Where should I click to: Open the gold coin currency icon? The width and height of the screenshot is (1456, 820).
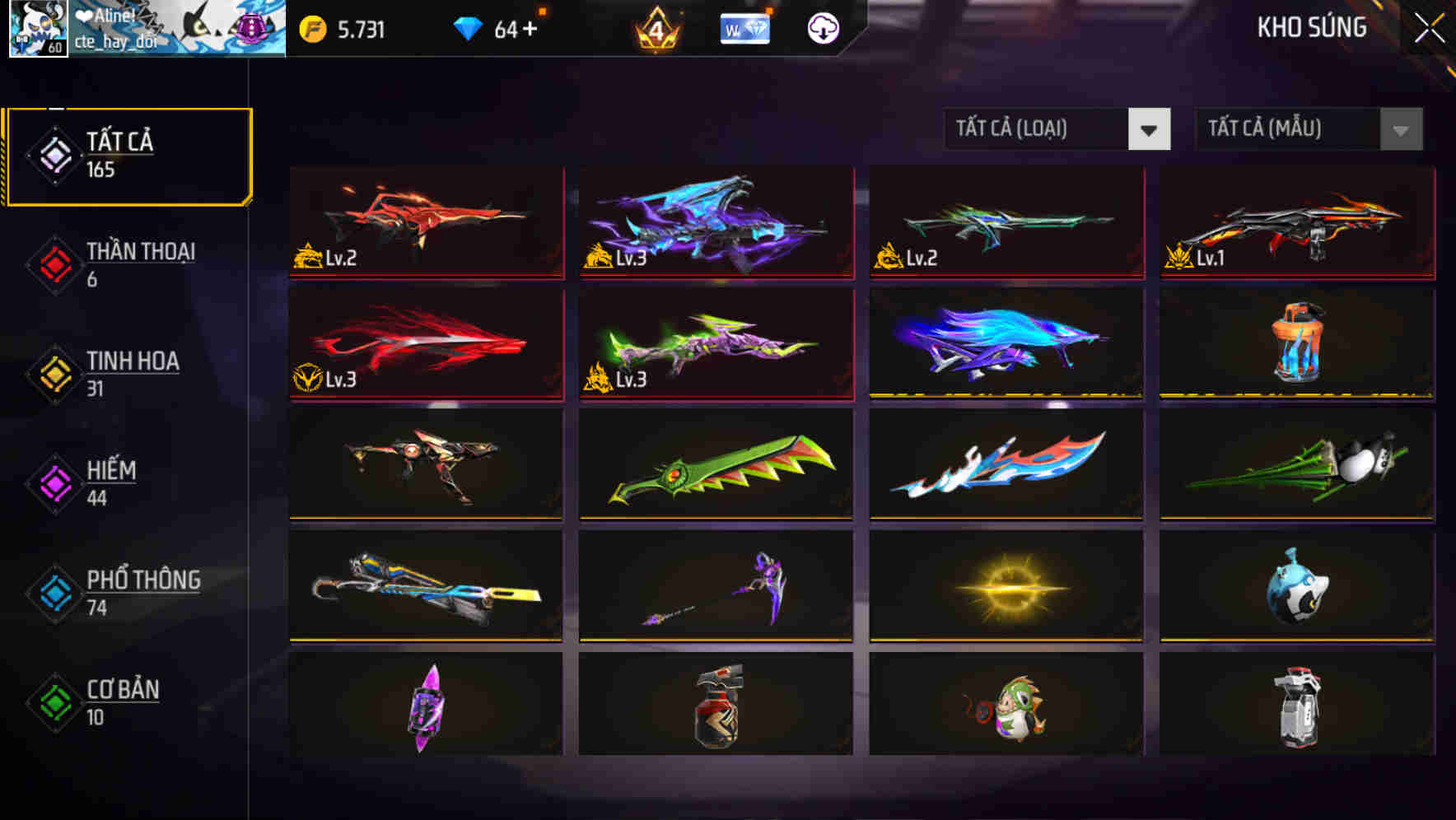(x=313, y=27)
